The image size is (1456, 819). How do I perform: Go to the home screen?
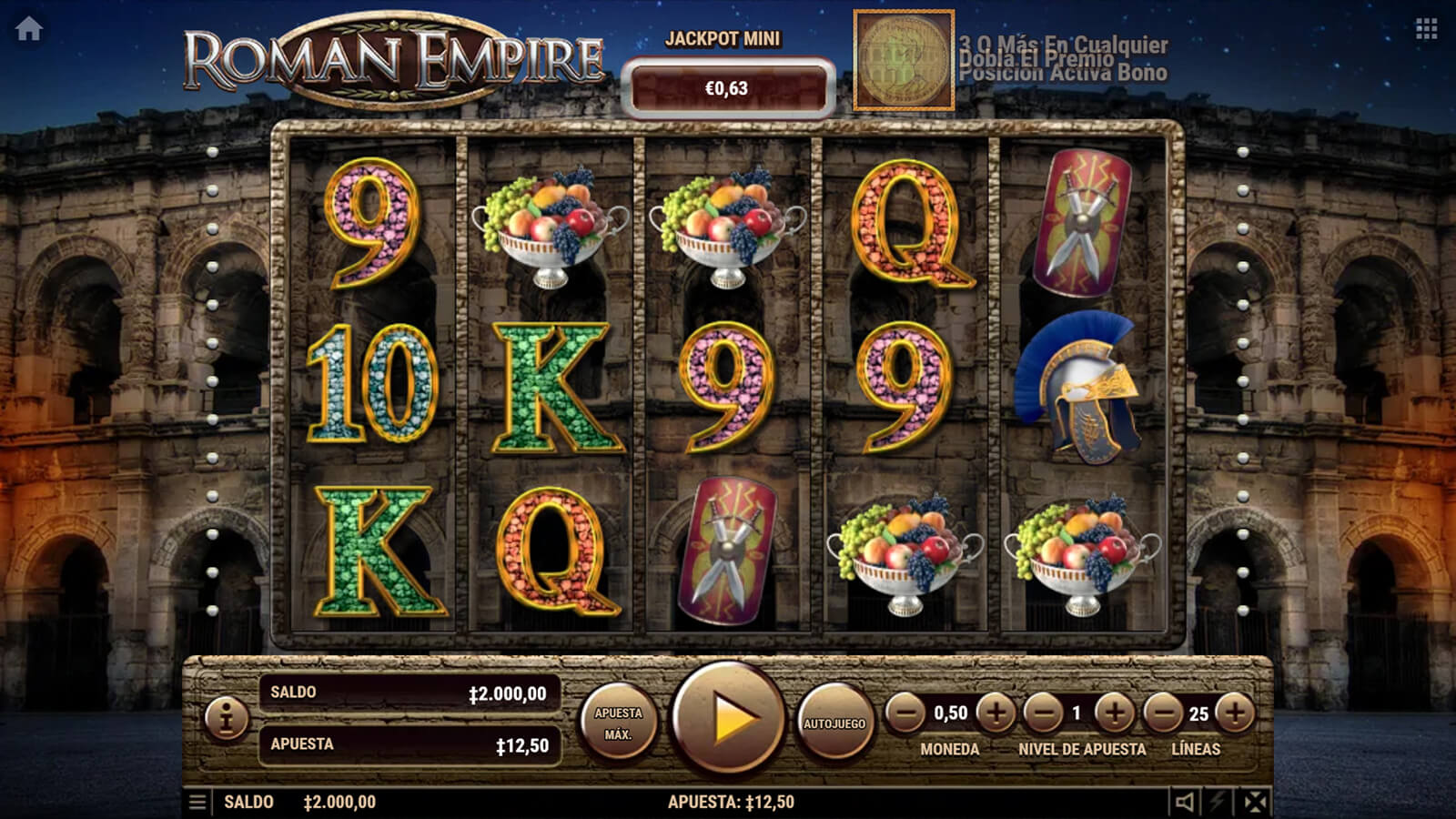29,29
